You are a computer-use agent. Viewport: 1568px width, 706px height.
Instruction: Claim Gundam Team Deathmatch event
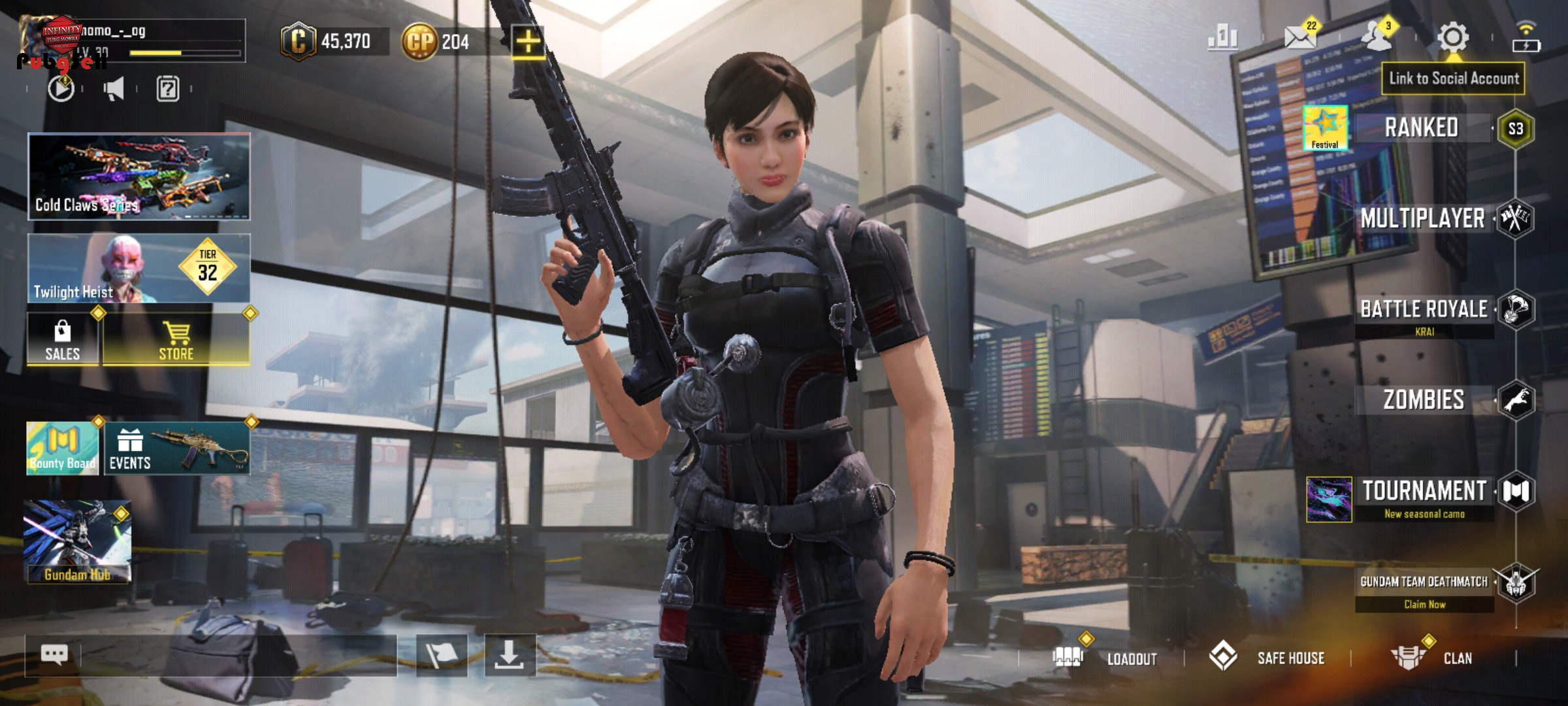tap(1424, 590)
